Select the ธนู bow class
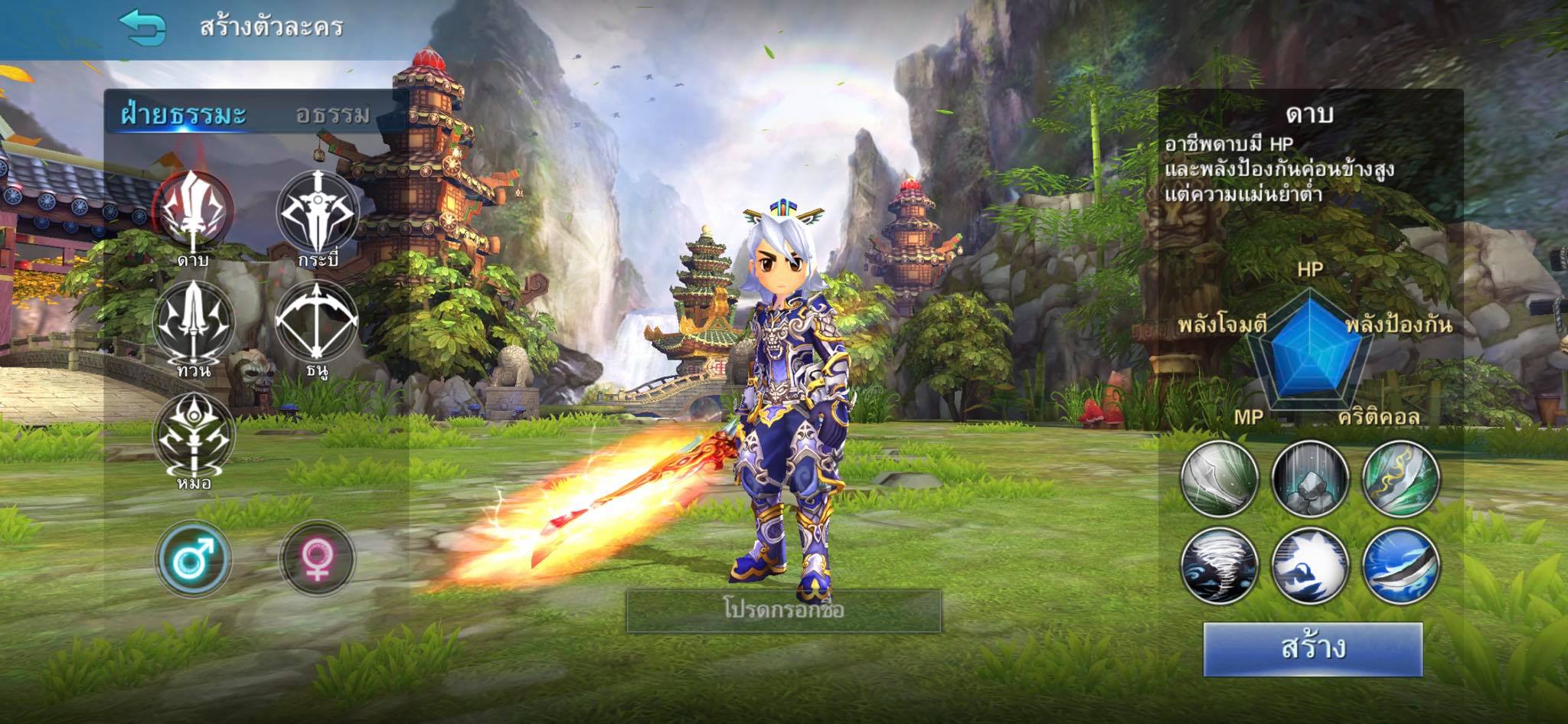 [x=317, y=321]
